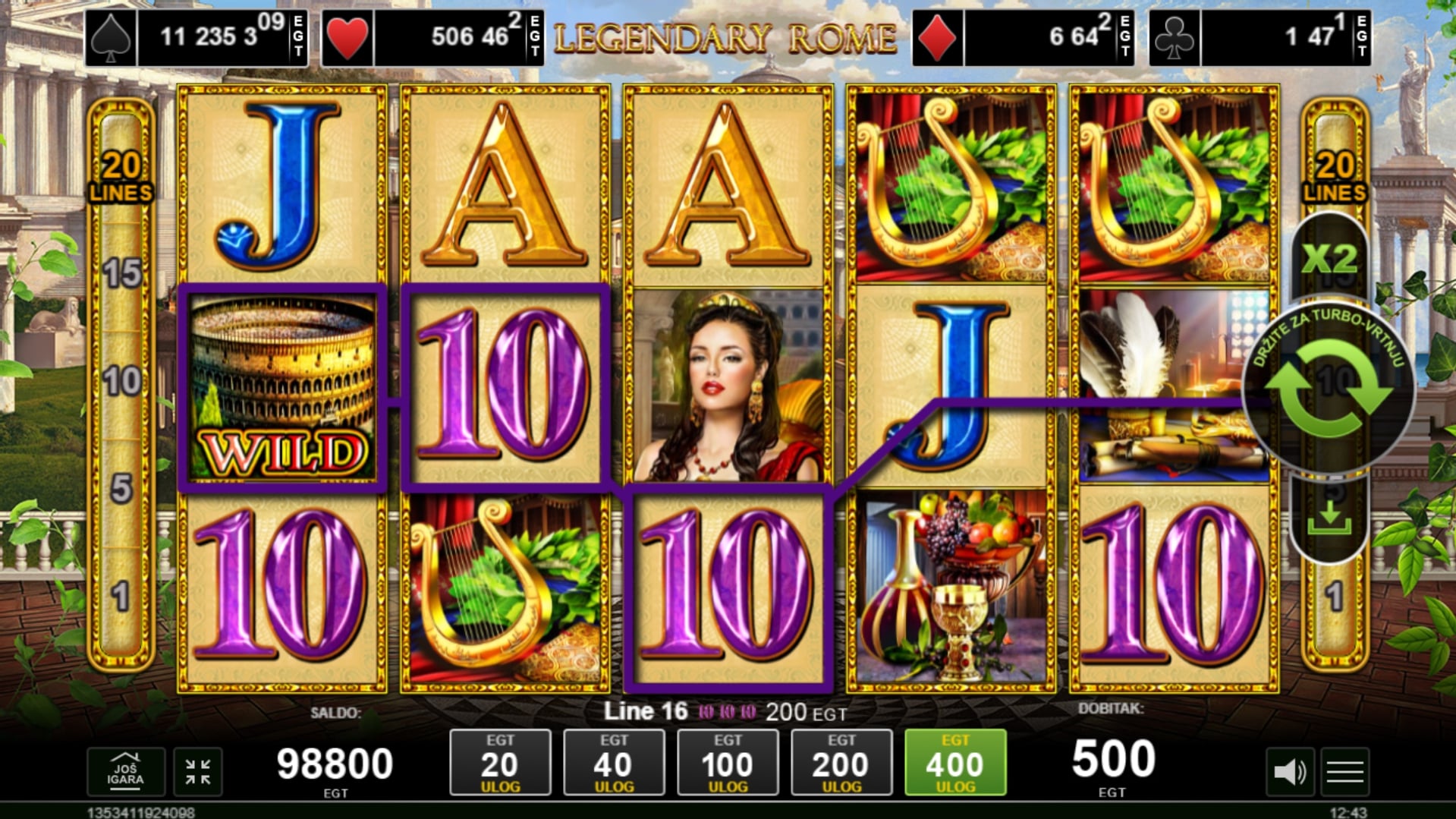1456x819 pixels.
Task: Show the diamond jackpot panel
Action: coord(1024,37)
